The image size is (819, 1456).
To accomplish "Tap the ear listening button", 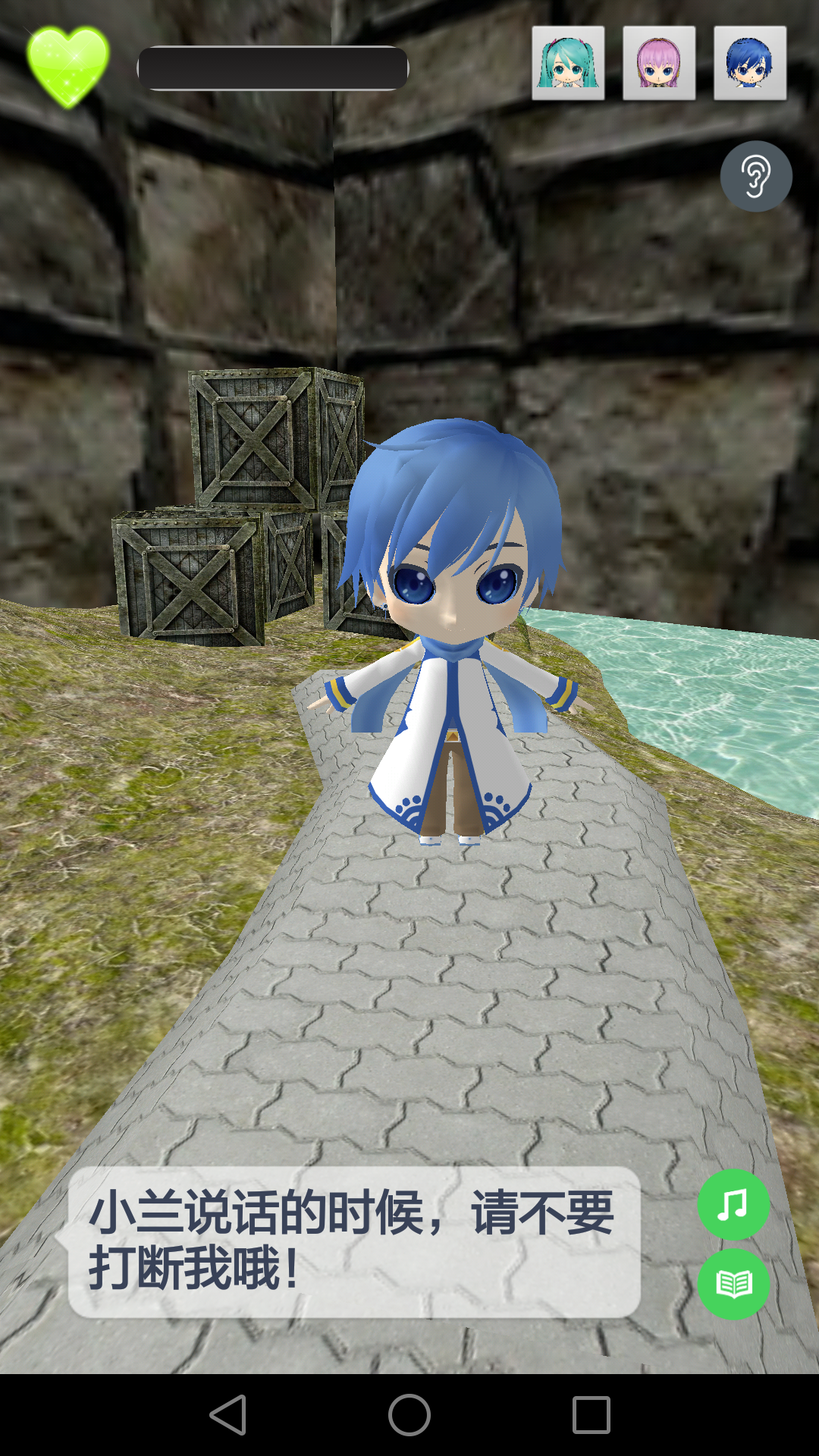I will tap(756, 177).
